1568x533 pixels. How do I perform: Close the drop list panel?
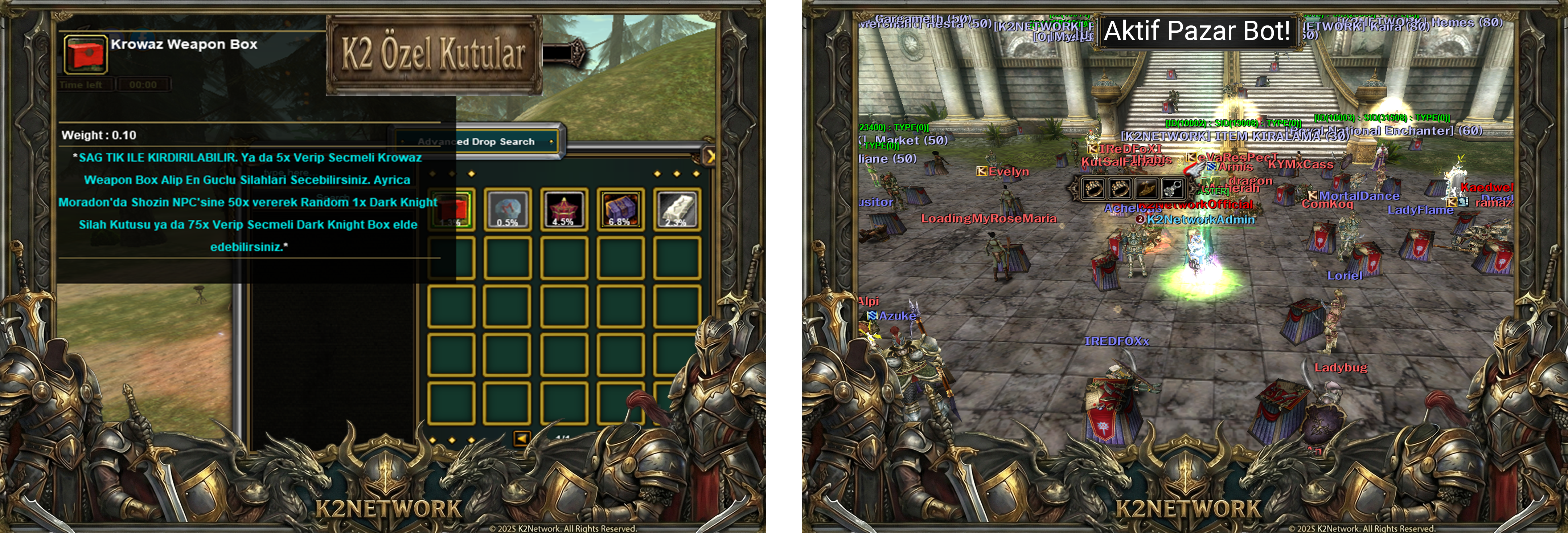click(x=709, y=156)
